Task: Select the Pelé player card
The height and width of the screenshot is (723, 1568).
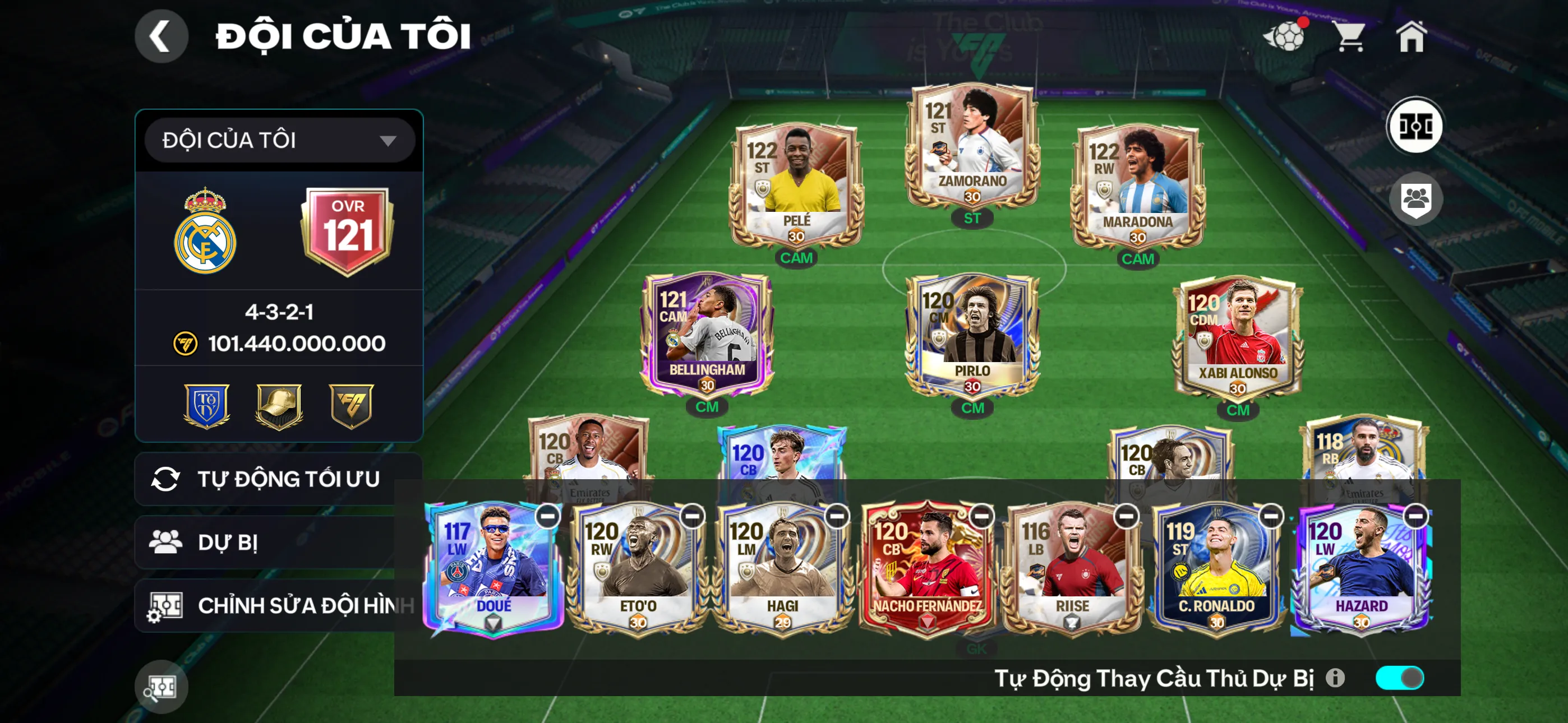Action: point(796,184)
